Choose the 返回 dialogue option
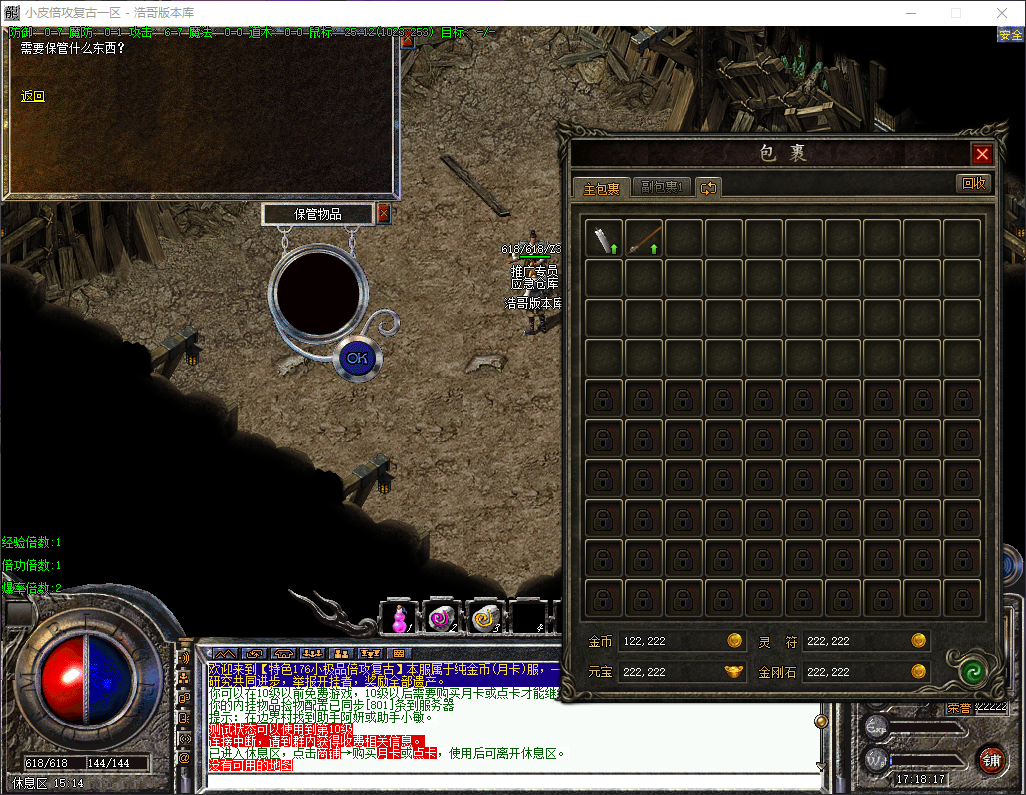This screenshot has width=1026, height=795. 33,96
